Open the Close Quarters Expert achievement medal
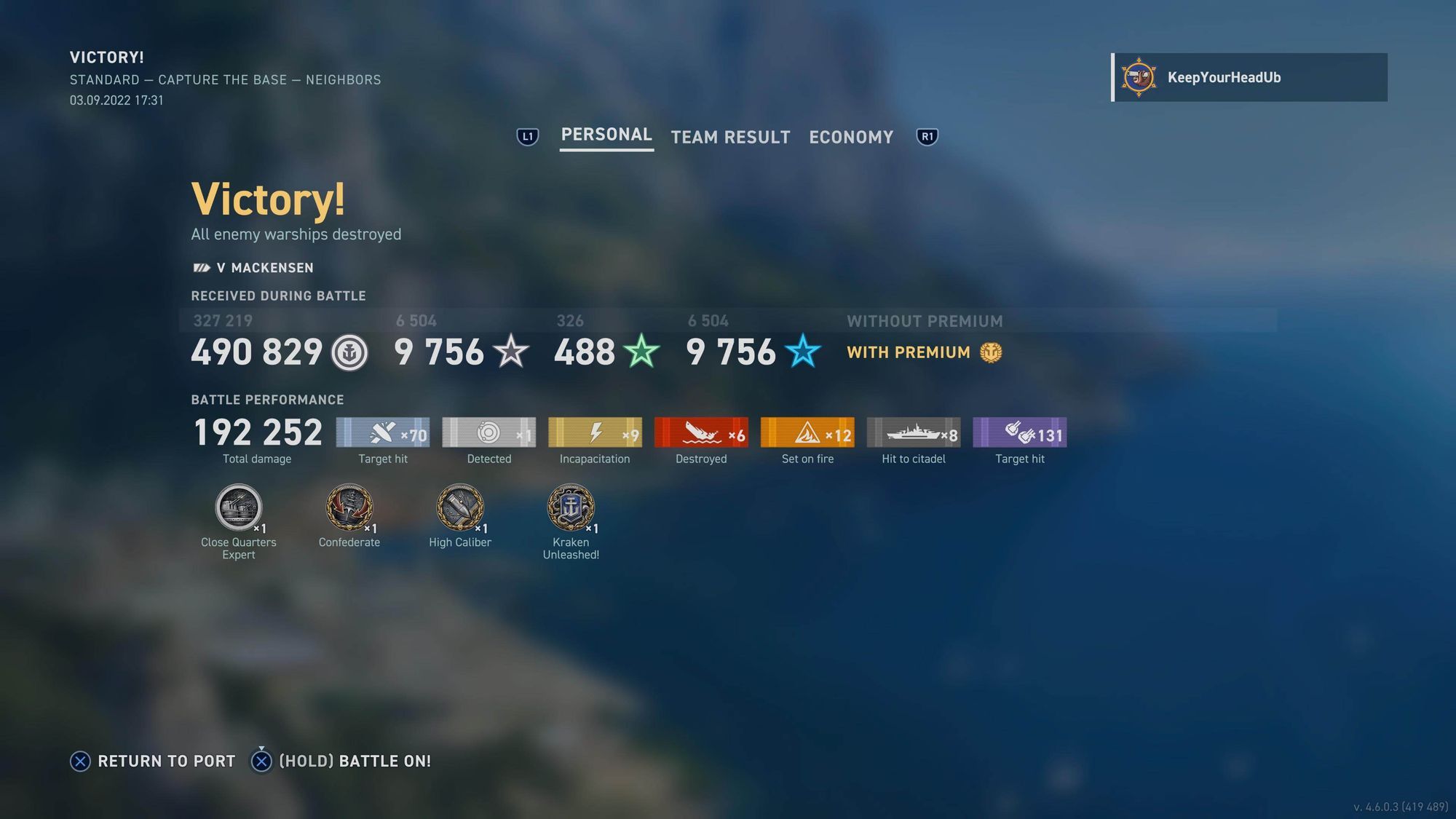Viewport: 1456px width, 819px height. click(x=238, y=510)
